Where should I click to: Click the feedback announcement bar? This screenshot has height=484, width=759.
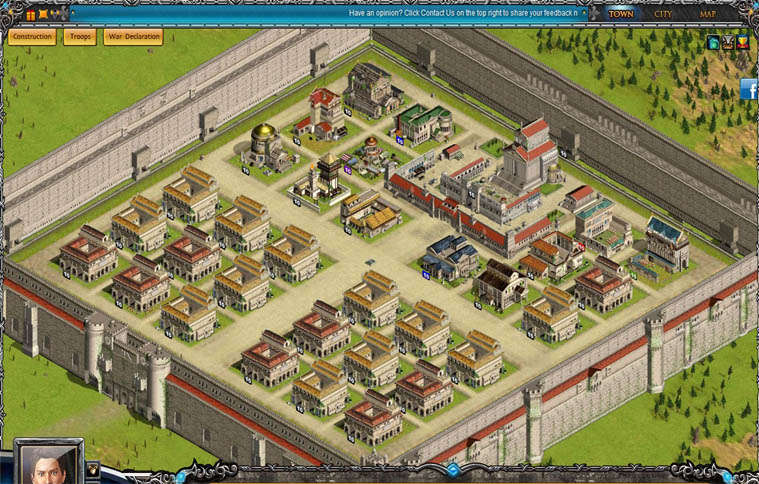point(460,14)
